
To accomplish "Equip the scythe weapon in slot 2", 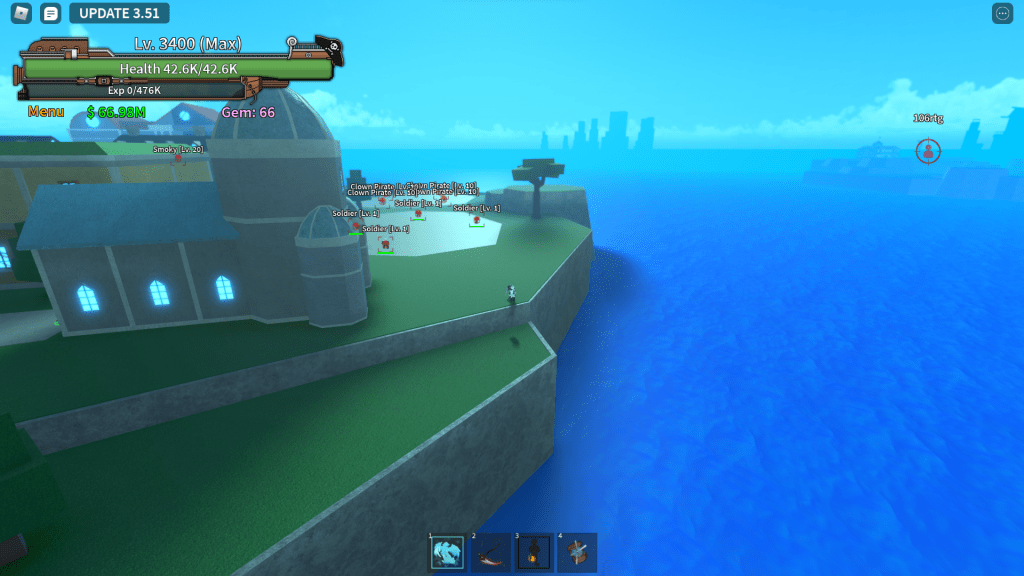I will click(490, 552).
